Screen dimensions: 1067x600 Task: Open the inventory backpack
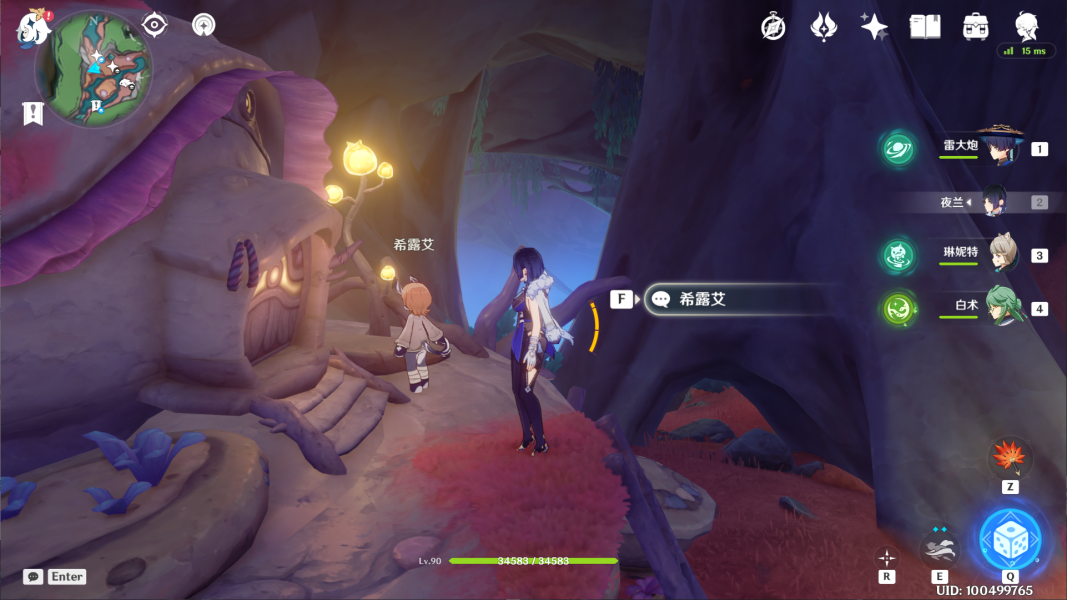[x=976, y=27]
